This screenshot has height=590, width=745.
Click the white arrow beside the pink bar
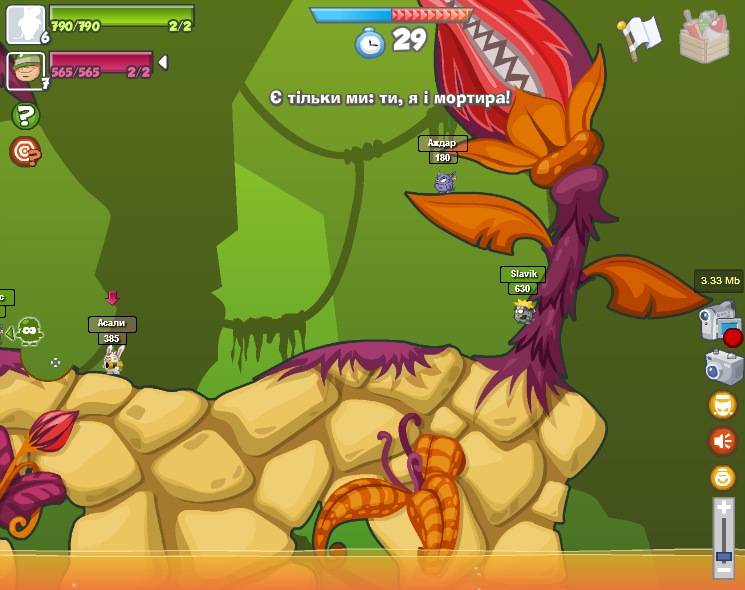coord(163,62)
